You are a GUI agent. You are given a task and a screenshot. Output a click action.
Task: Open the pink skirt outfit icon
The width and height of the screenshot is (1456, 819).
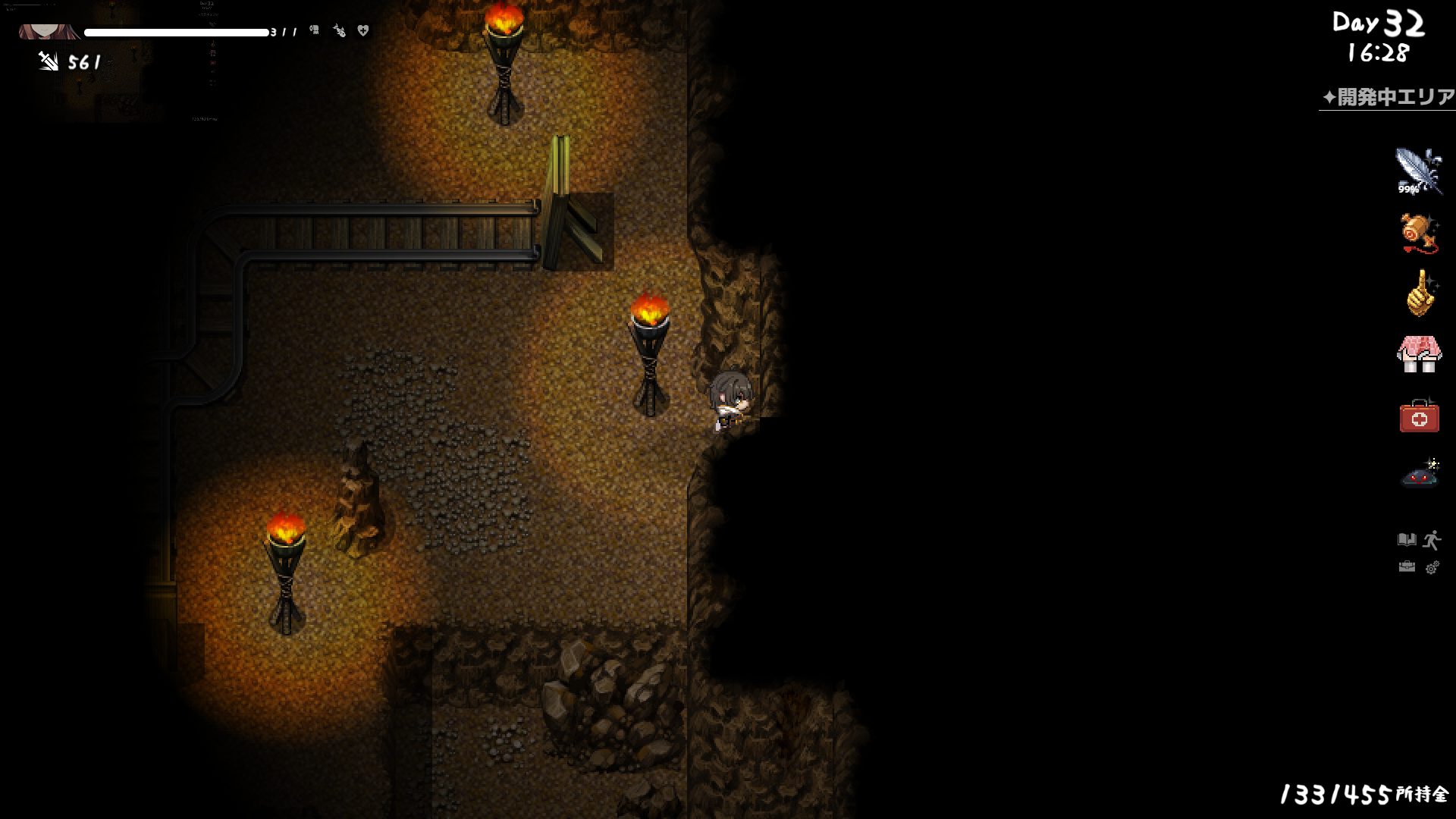(x=1417, y=354)
